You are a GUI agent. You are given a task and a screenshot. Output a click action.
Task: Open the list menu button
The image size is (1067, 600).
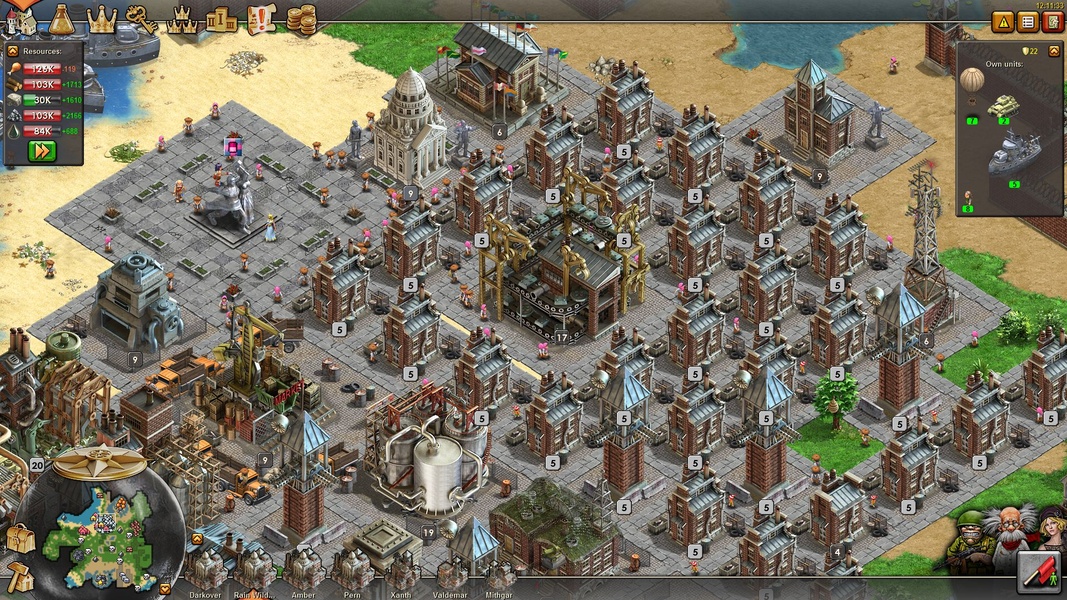click(1027, 21)
